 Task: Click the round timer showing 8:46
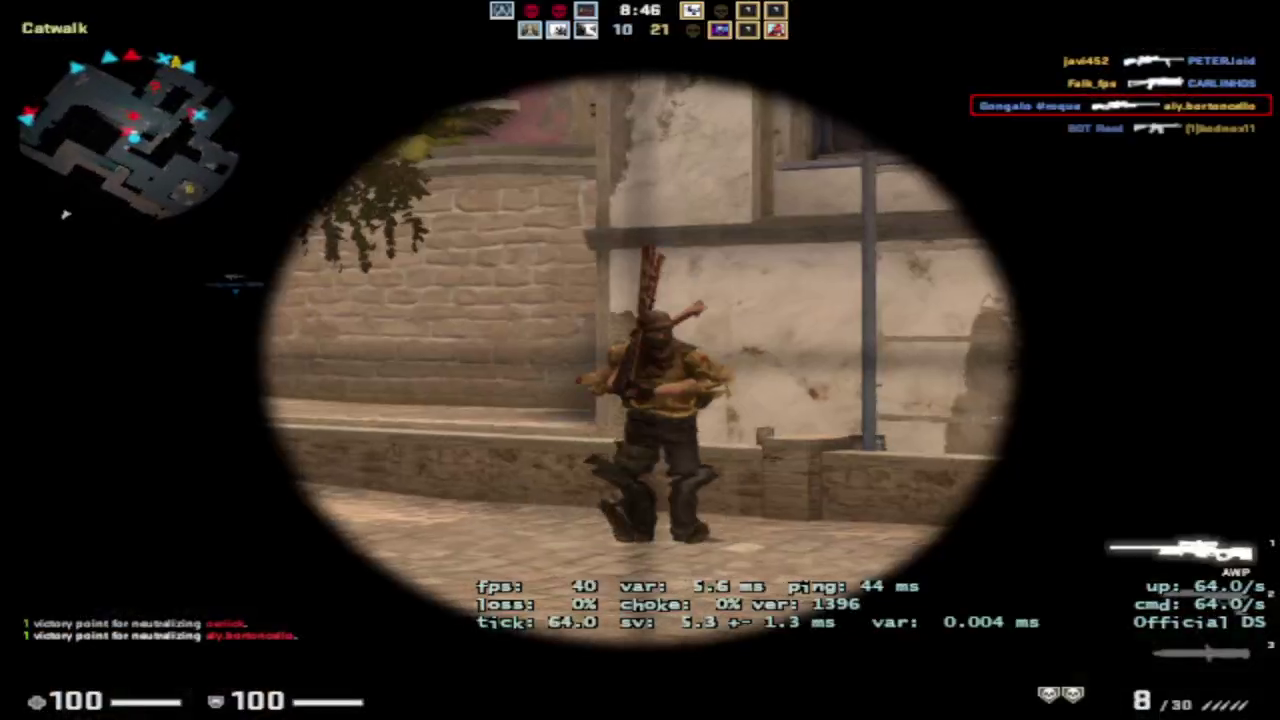click(x=640, y=10)
